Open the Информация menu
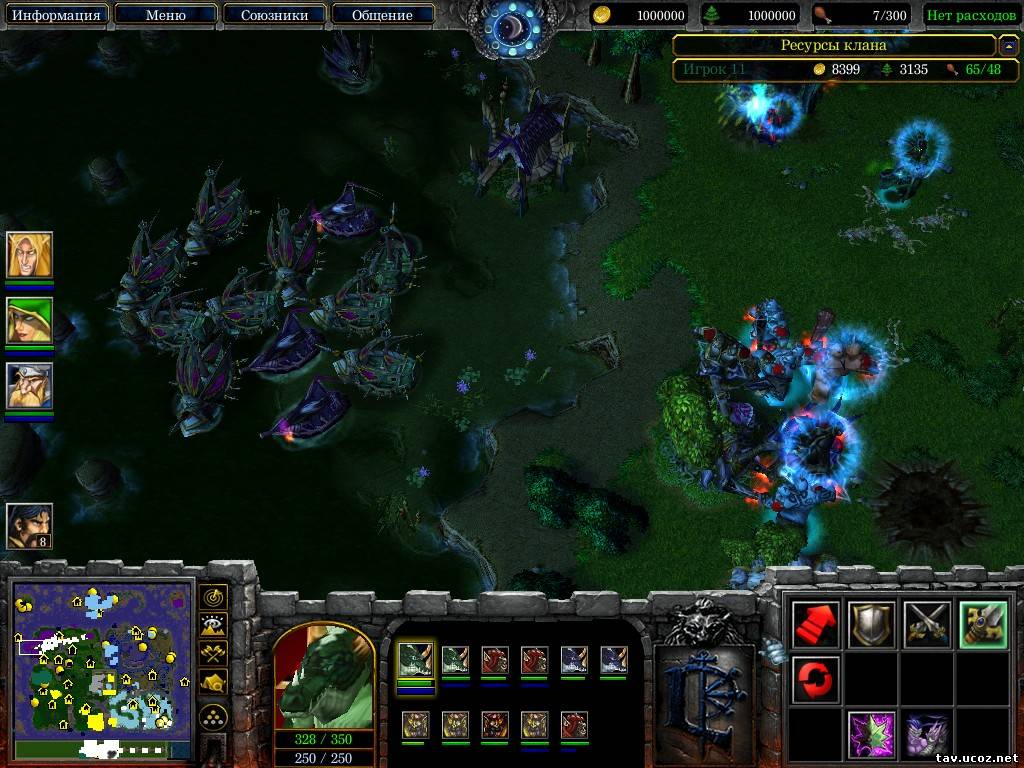The width and height of the screenshot is (1024, 768). 56,15
